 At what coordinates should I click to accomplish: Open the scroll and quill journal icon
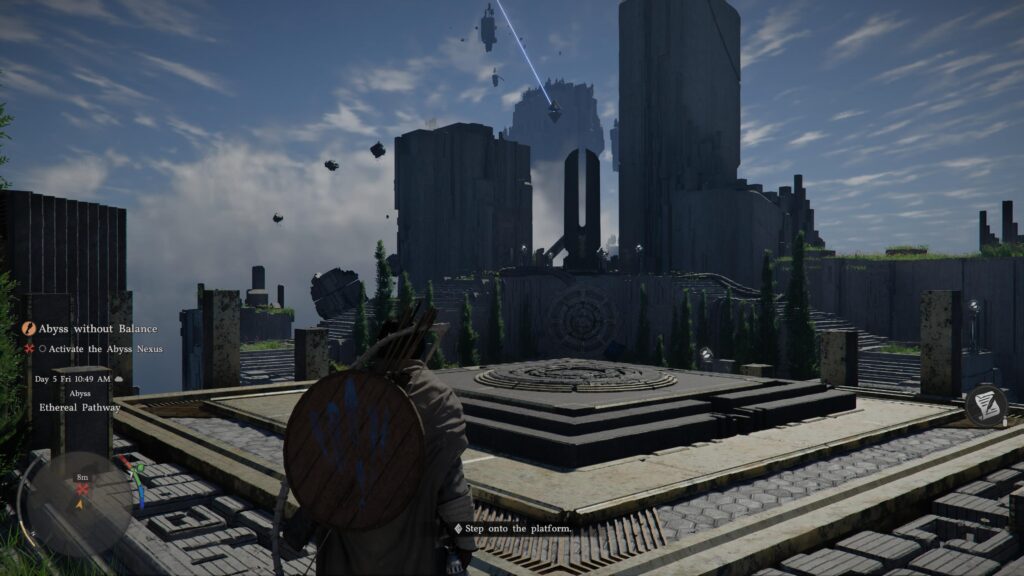(986, 405)
